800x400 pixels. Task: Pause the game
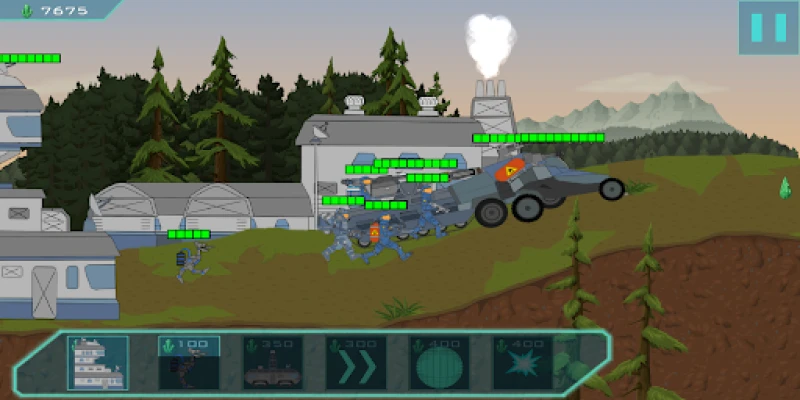768,27
